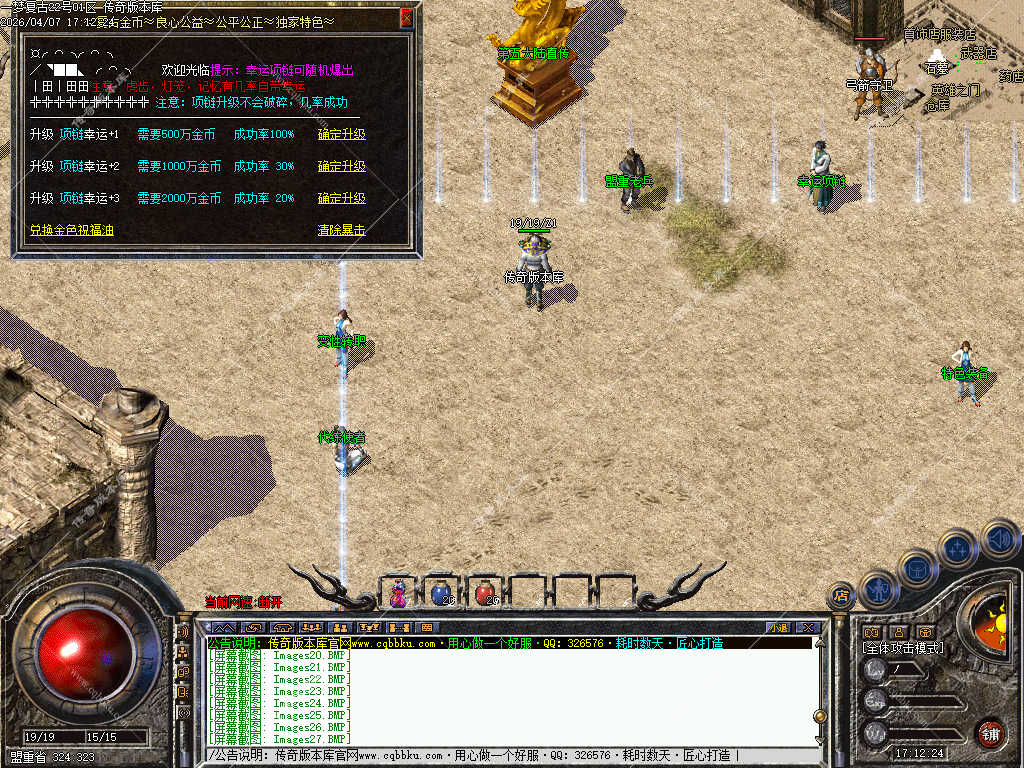Toggle the sound speaker button
The width and height of the screenshot is (1024, 768).
[x=999, y=539]
